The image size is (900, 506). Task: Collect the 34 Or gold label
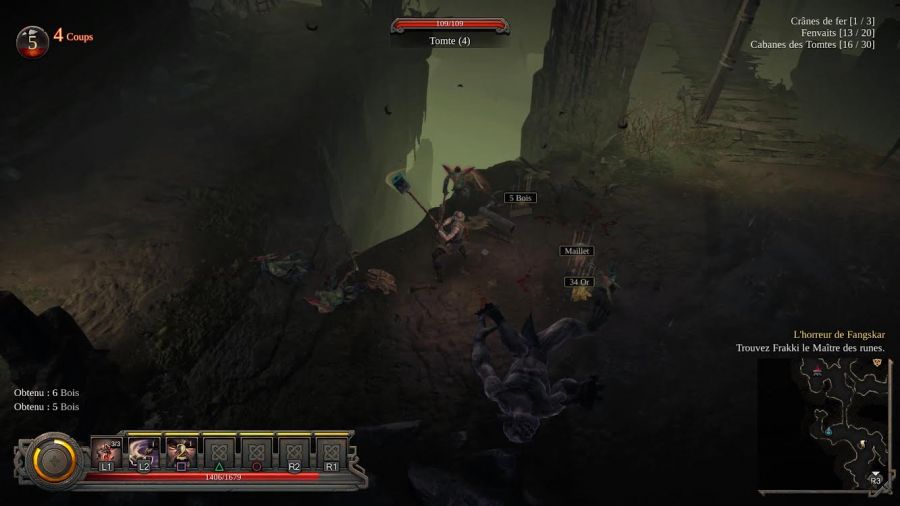[x=579, y=282]
